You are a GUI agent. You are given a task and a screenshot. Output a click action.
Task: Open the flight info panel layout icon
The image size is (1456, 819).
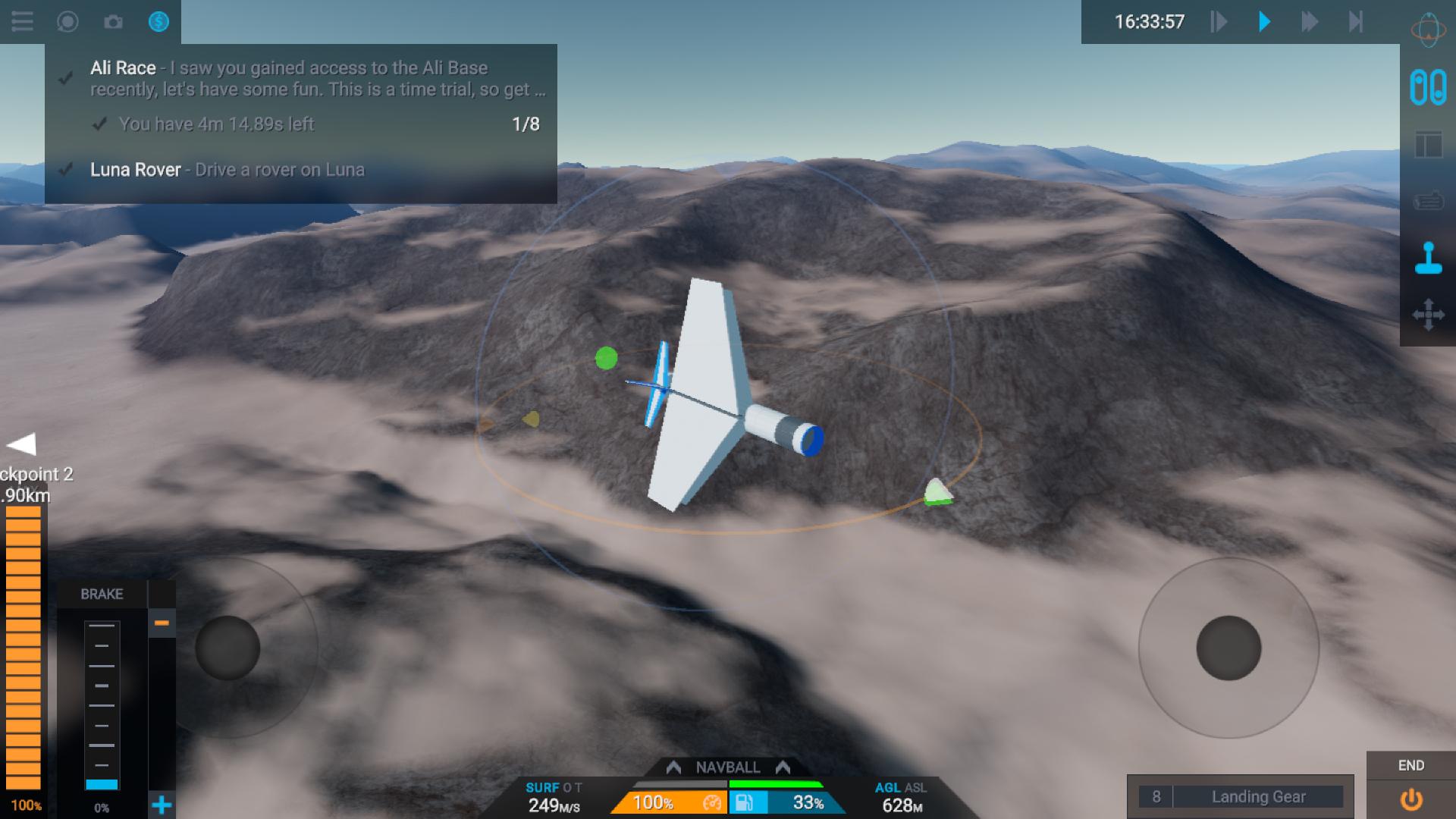[1428, 144]
